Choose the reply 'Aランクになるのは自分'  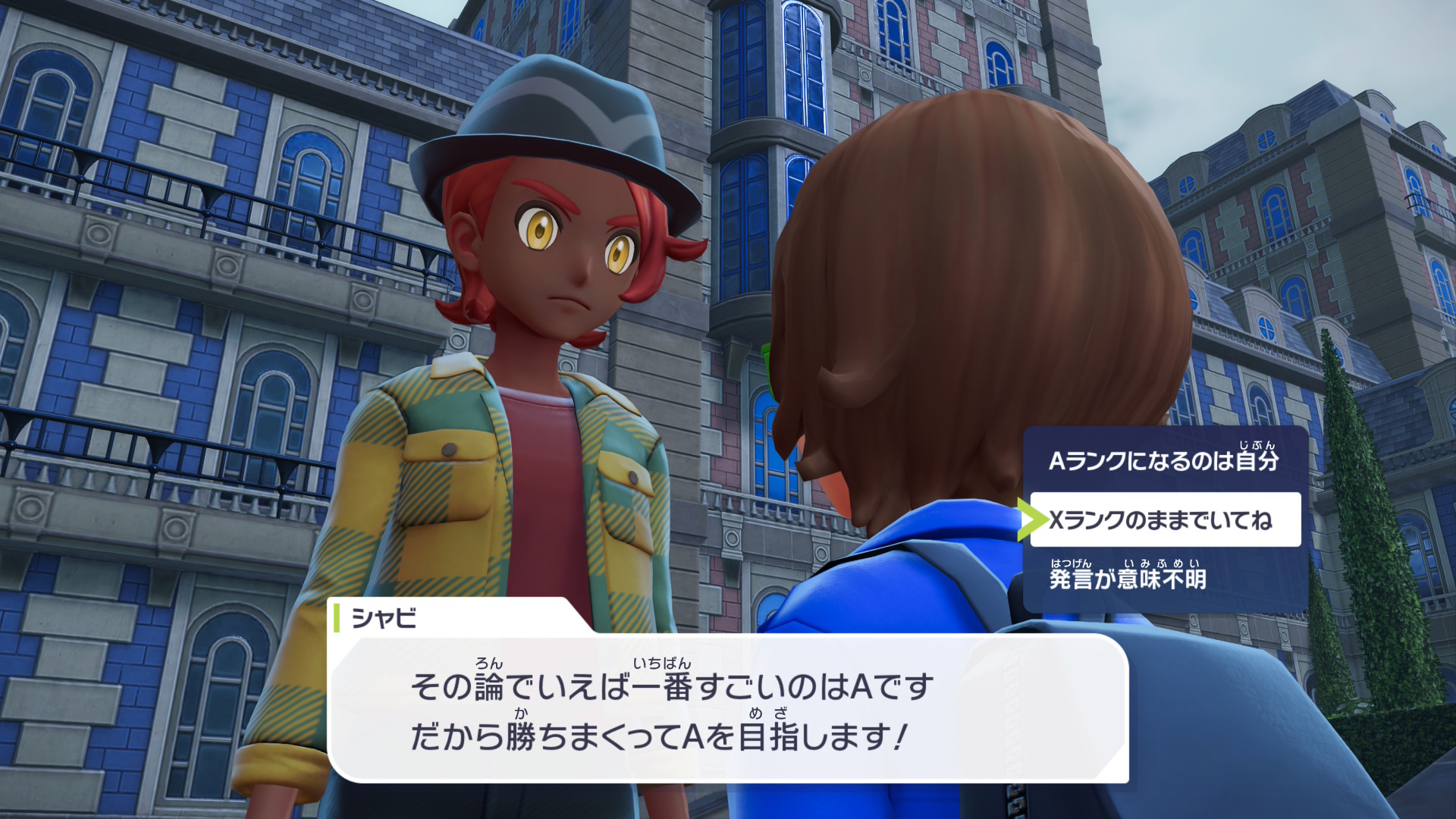(1164, 460)
